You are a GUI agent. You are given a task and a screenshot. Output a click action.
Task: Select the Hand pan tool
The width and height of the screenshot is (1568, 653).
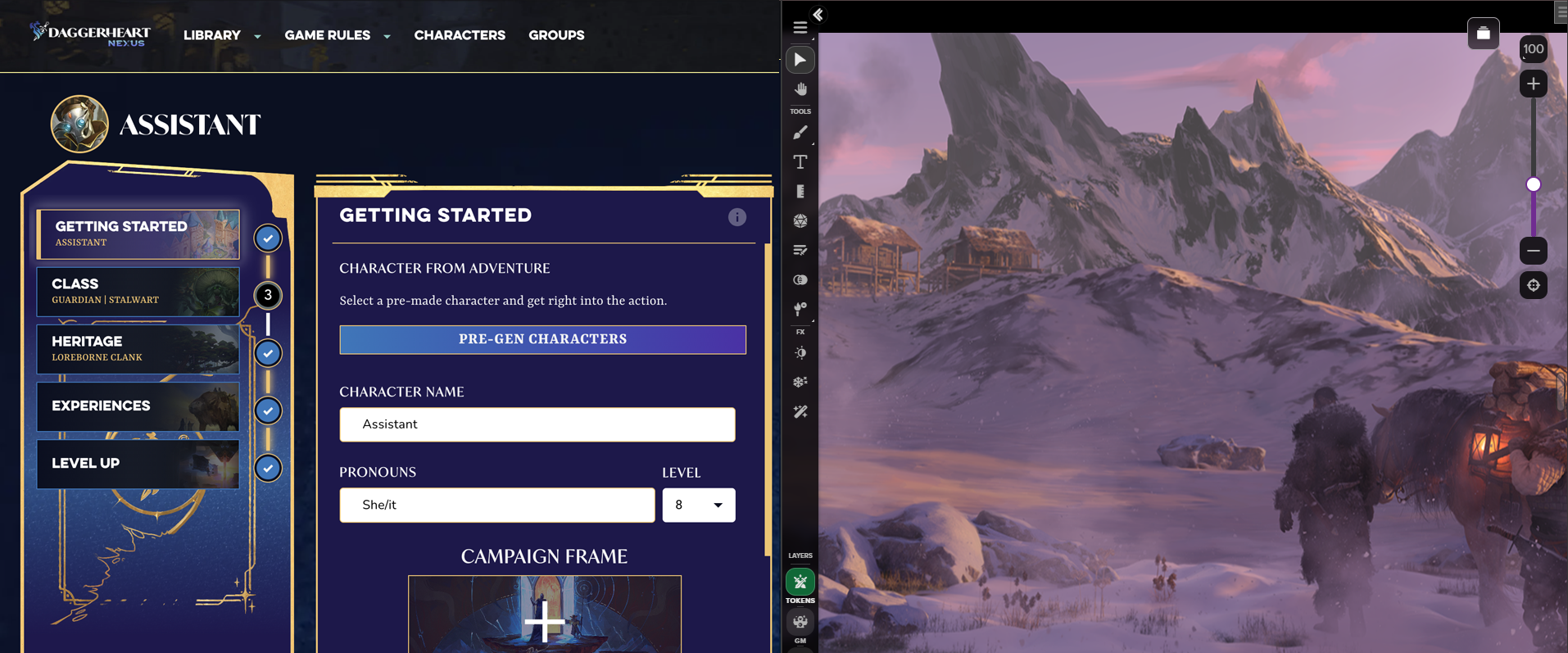[800, 88]
